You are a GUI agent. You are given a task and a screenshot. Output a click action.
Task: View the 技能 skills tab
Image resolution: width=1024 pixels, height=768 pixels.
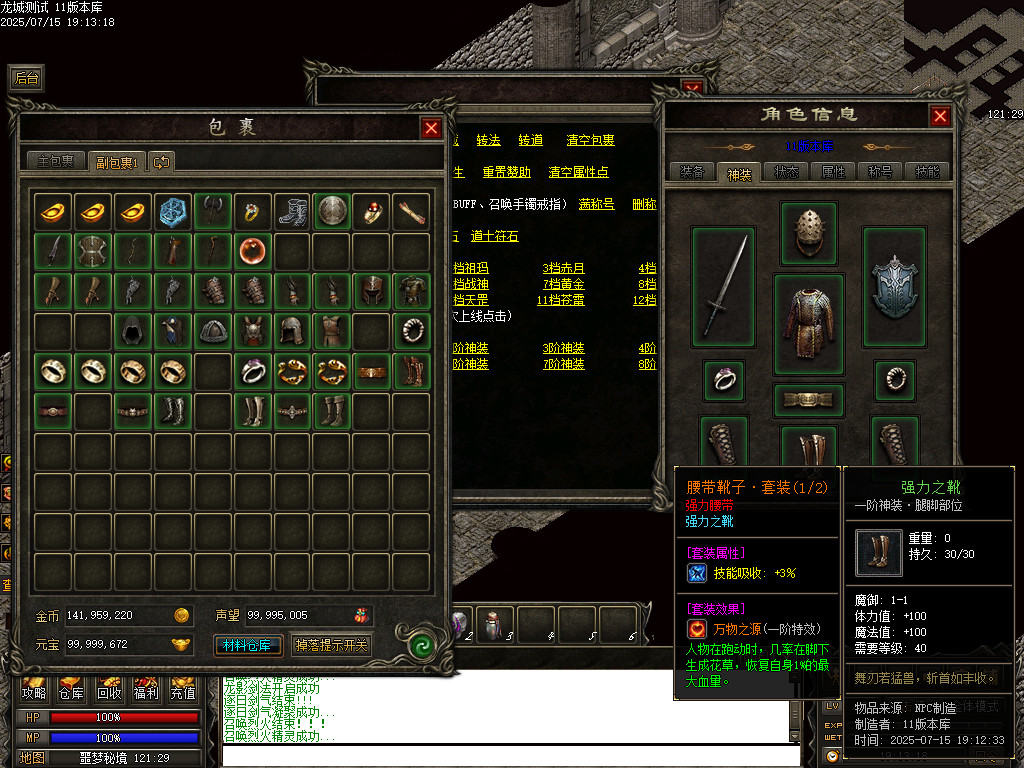coord(927,172)
